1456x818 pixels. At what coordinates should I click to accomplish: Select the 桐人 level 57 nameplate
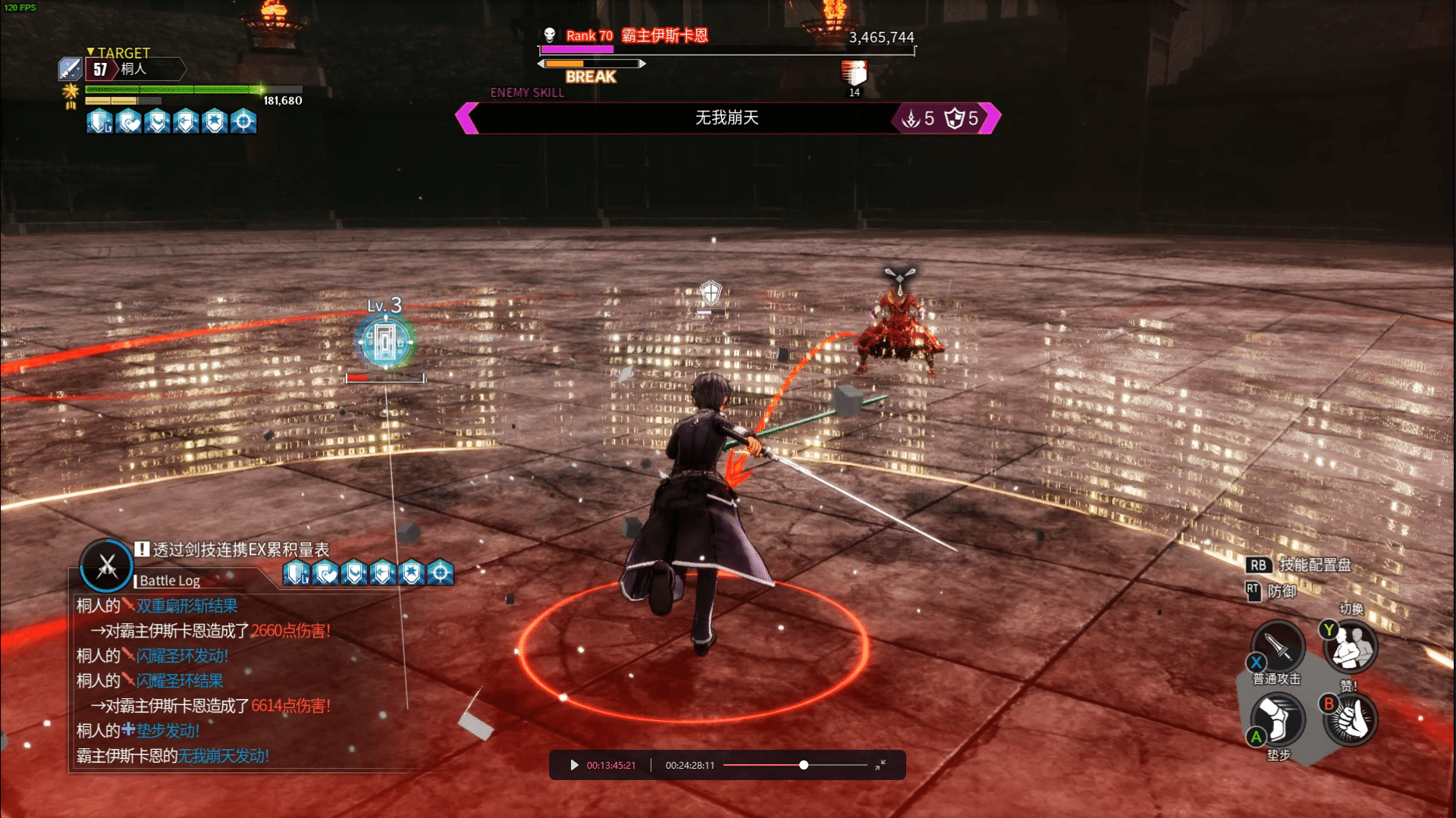click(x=133, y=69)
